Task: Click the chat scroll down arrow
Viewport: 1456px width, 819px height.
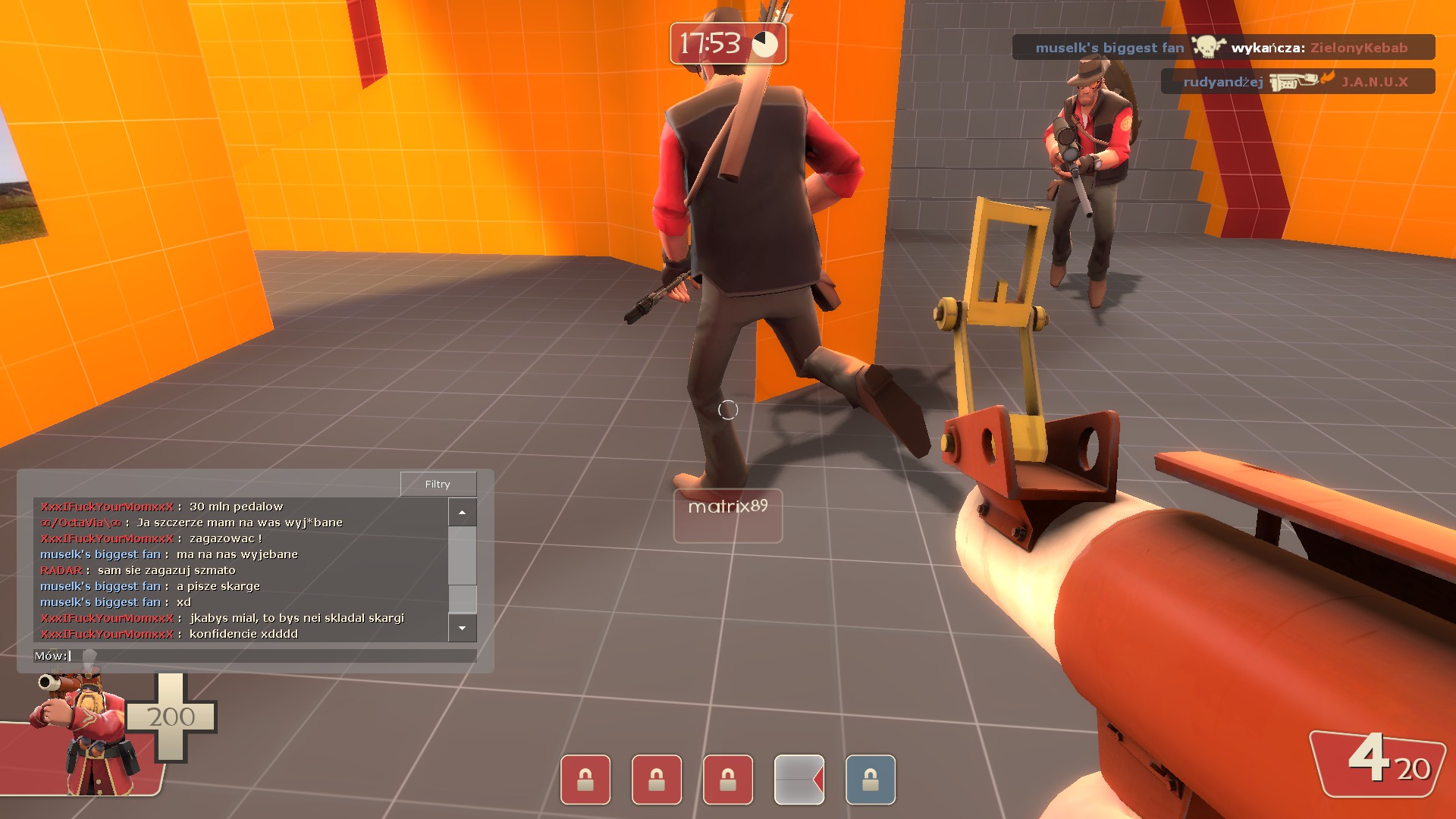Action: tap(462, 628)
